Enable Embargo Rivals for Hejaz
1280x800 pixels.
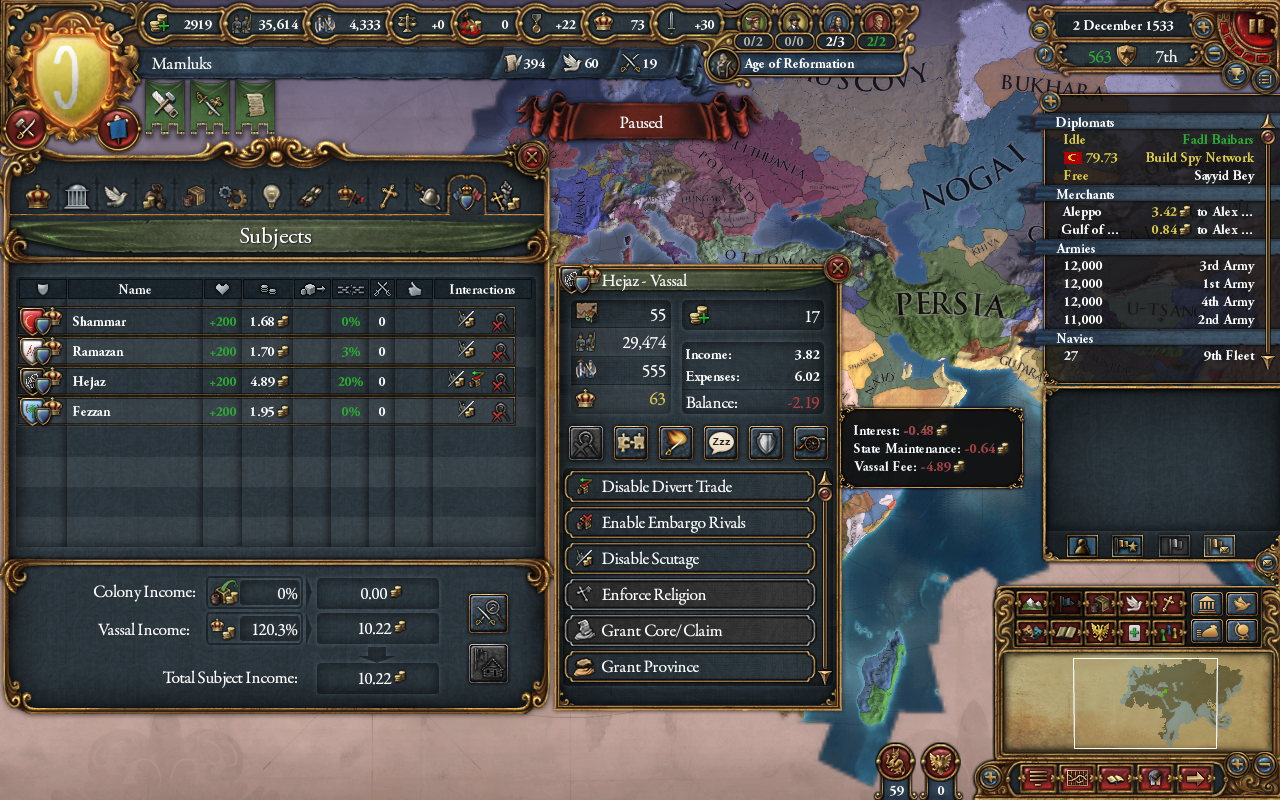click(x=689, y=523)
